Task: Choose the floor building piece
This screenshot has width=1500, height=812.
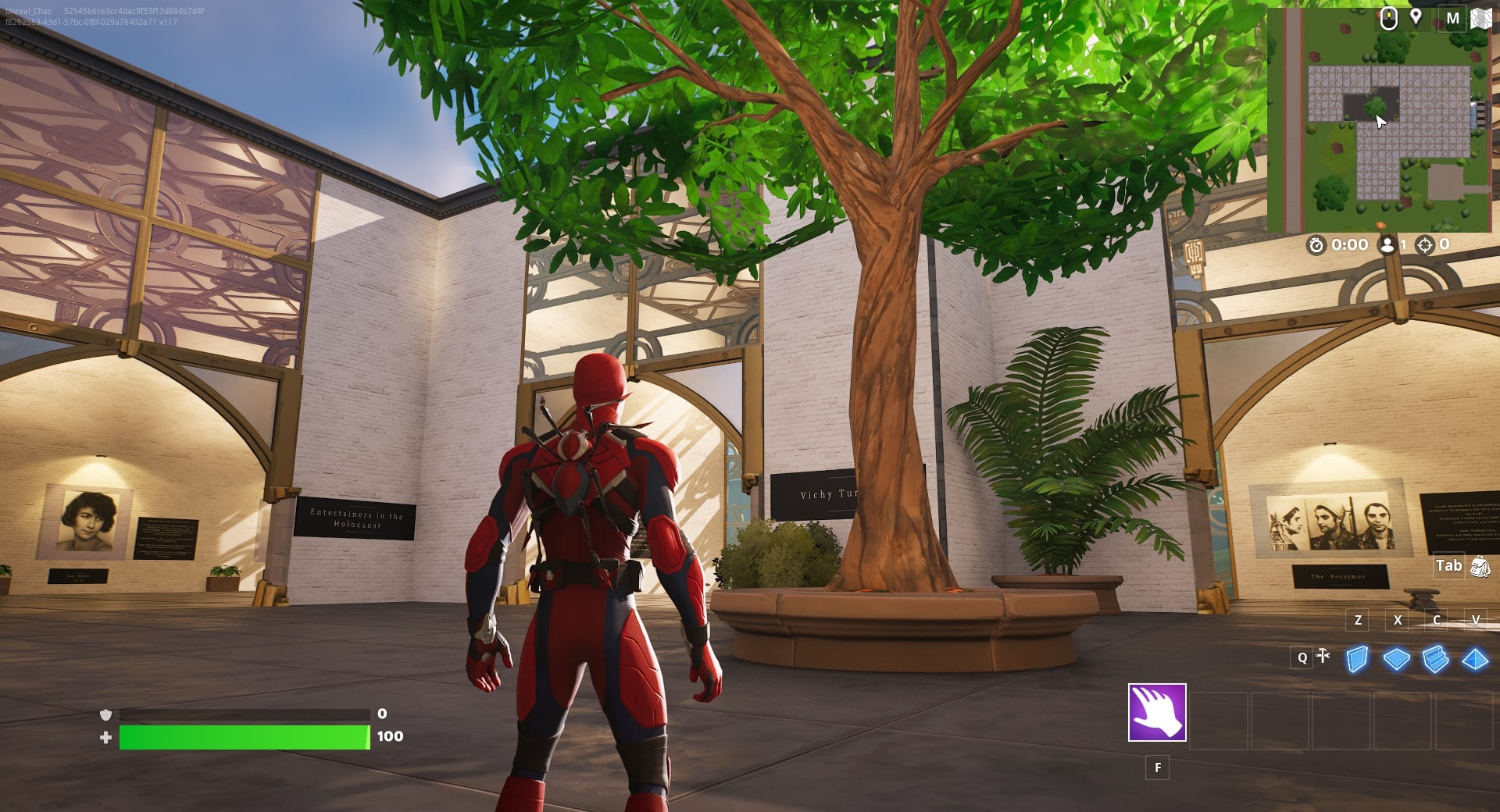Action: point(1396,660)
